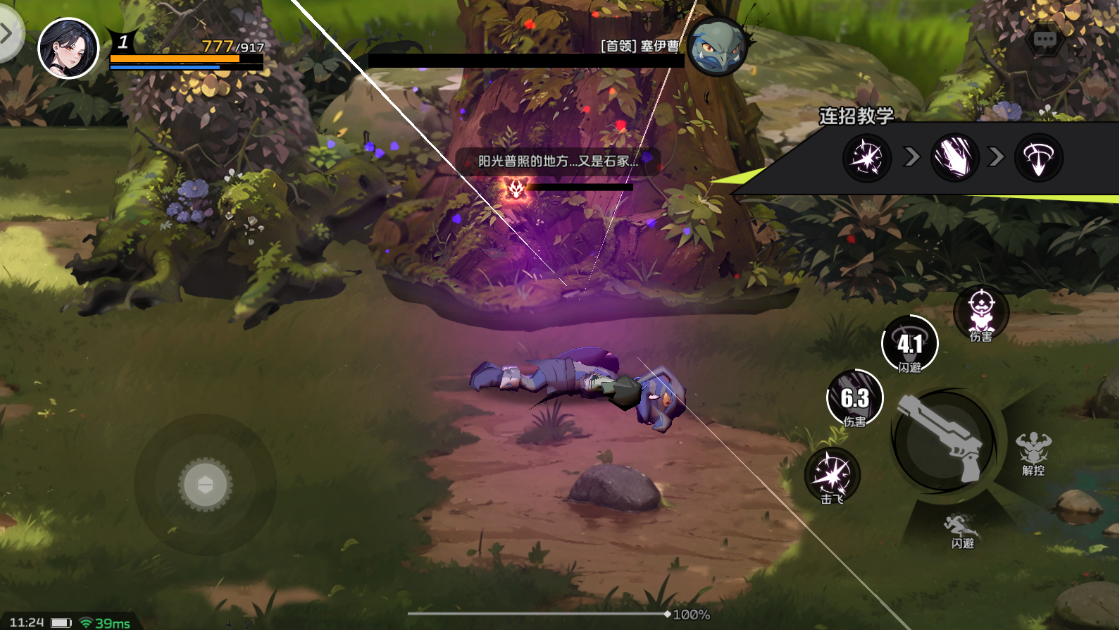Activate the 击飞 knock-up skill

pyautogui.click(x=832, y=473)
